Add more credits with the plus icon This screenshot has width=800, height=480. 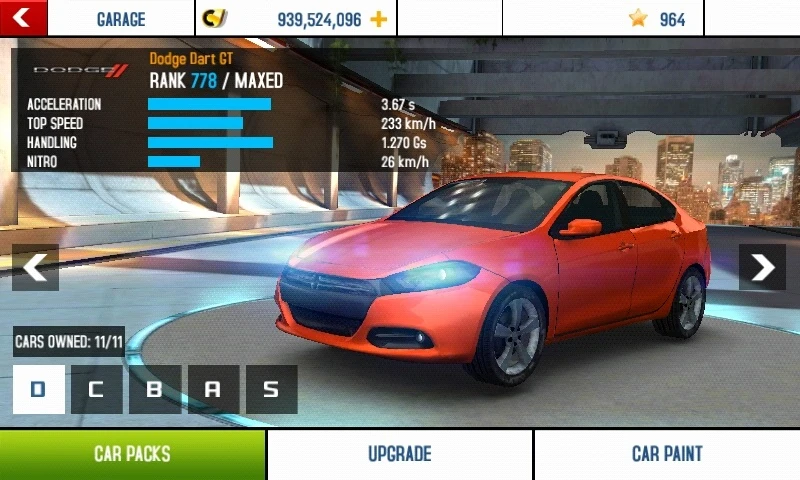point(378,19)
